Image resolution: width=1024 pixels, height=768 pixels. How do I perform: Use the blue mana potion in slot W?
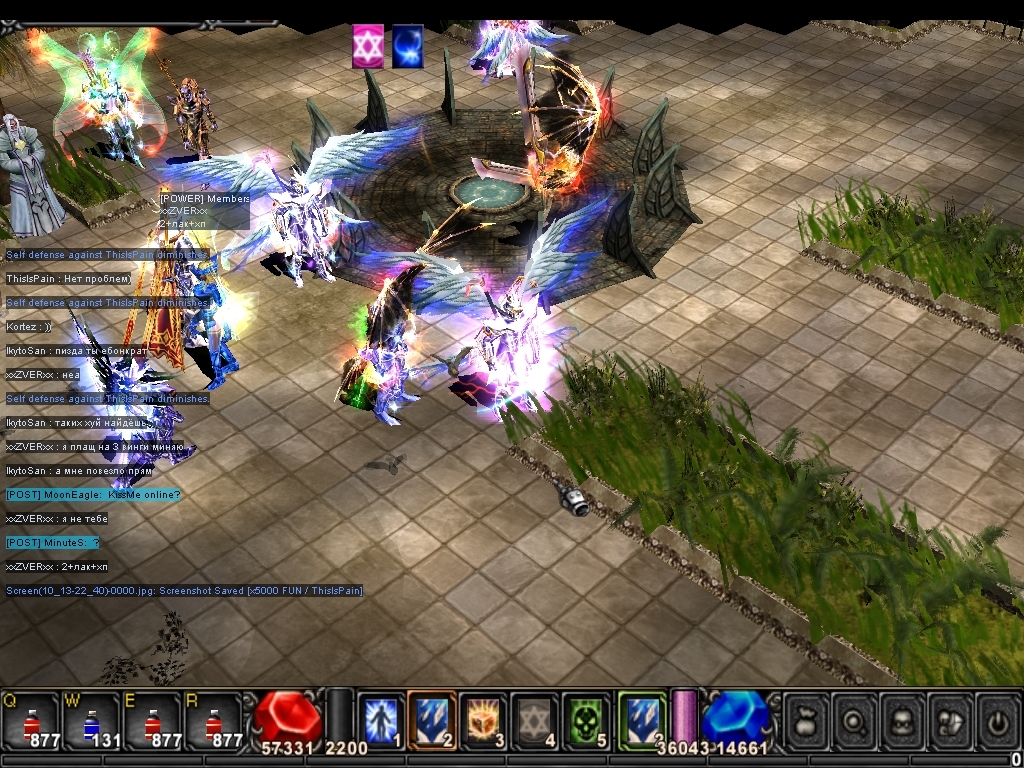pyautogui.click(x=92, y=720)
